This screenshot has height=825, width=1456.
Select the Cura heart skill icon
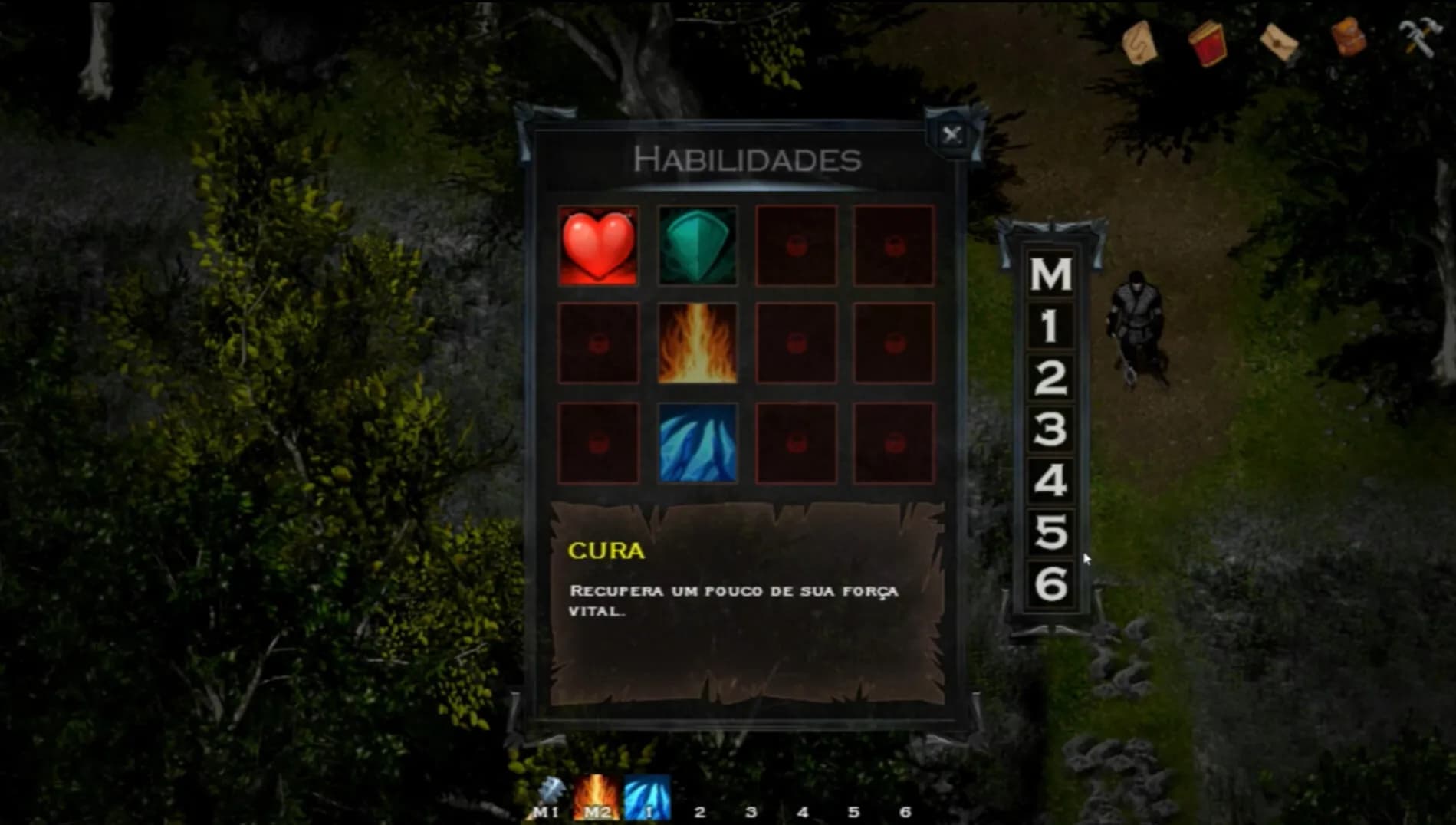[597, 247]
